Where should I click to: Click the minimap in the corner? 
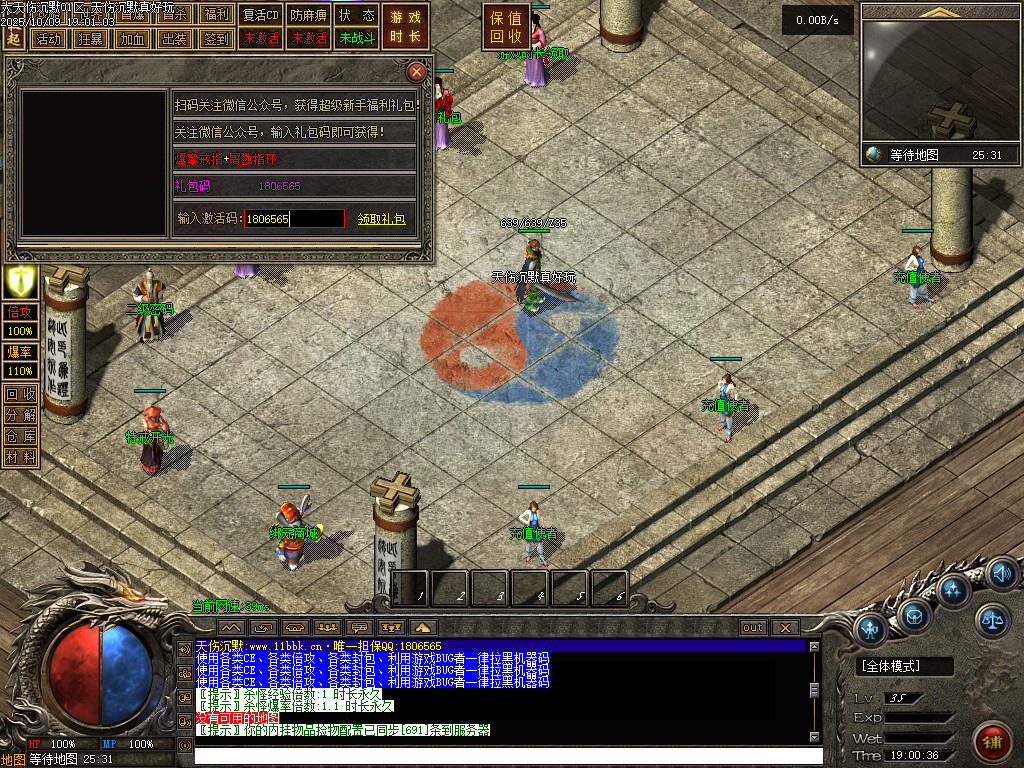940,82
